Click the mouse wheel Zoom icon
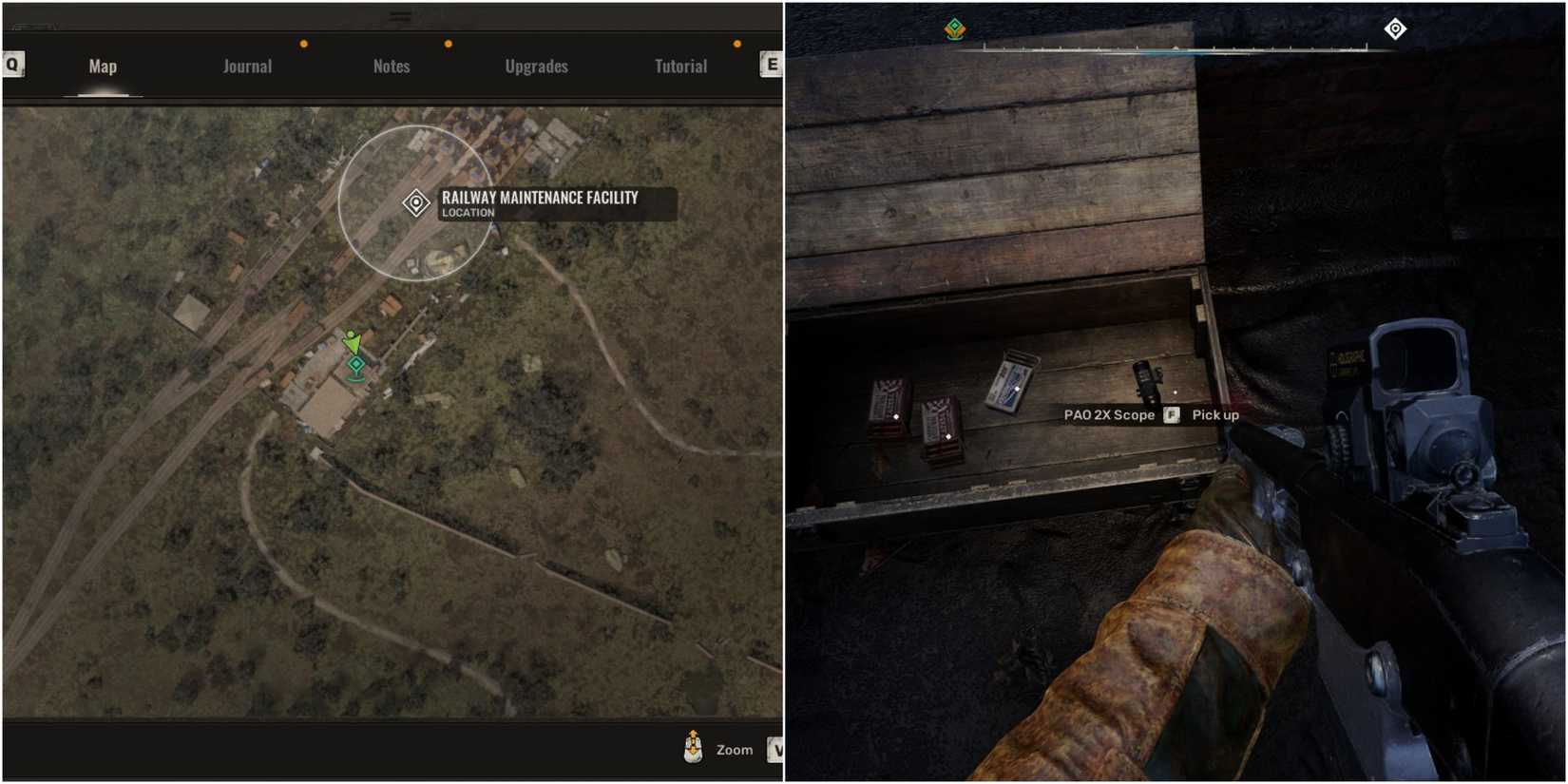This screenshot has width=1568, height=784. tap(695, 749)
